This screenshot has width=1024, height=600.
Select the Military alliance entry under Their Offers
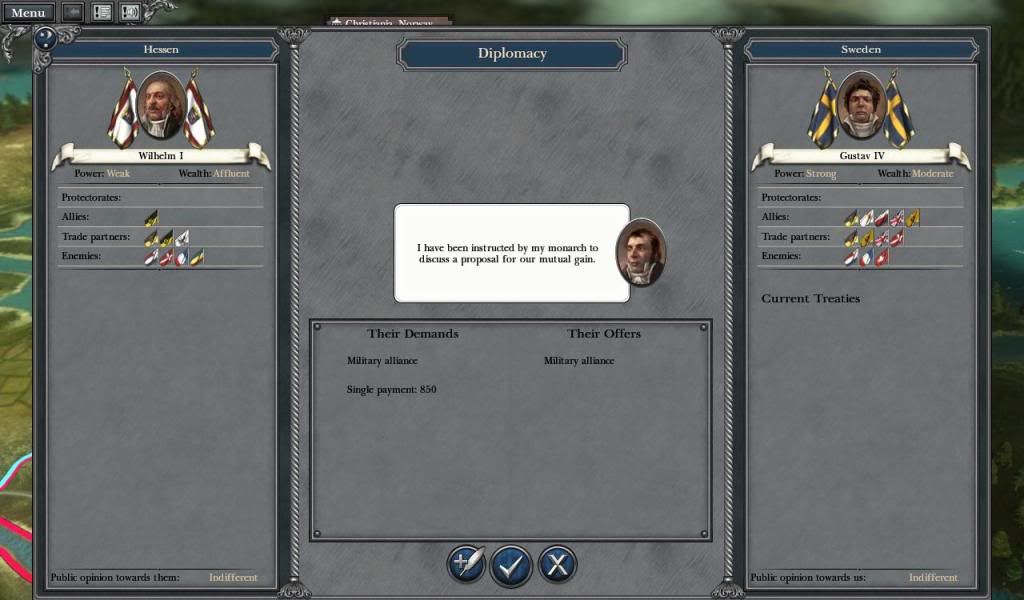pos(579,360)
